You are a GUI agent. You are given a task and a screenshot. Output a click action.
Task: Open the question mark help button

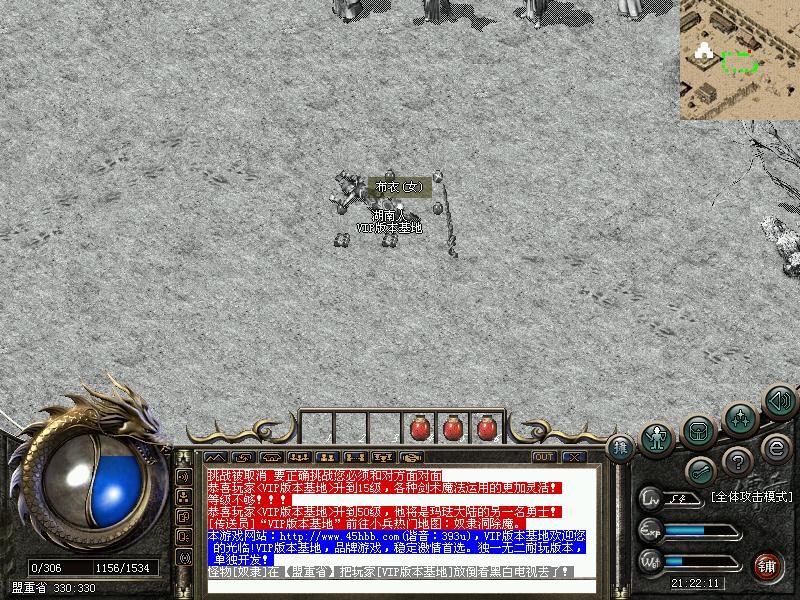click(x=737, y=461)
